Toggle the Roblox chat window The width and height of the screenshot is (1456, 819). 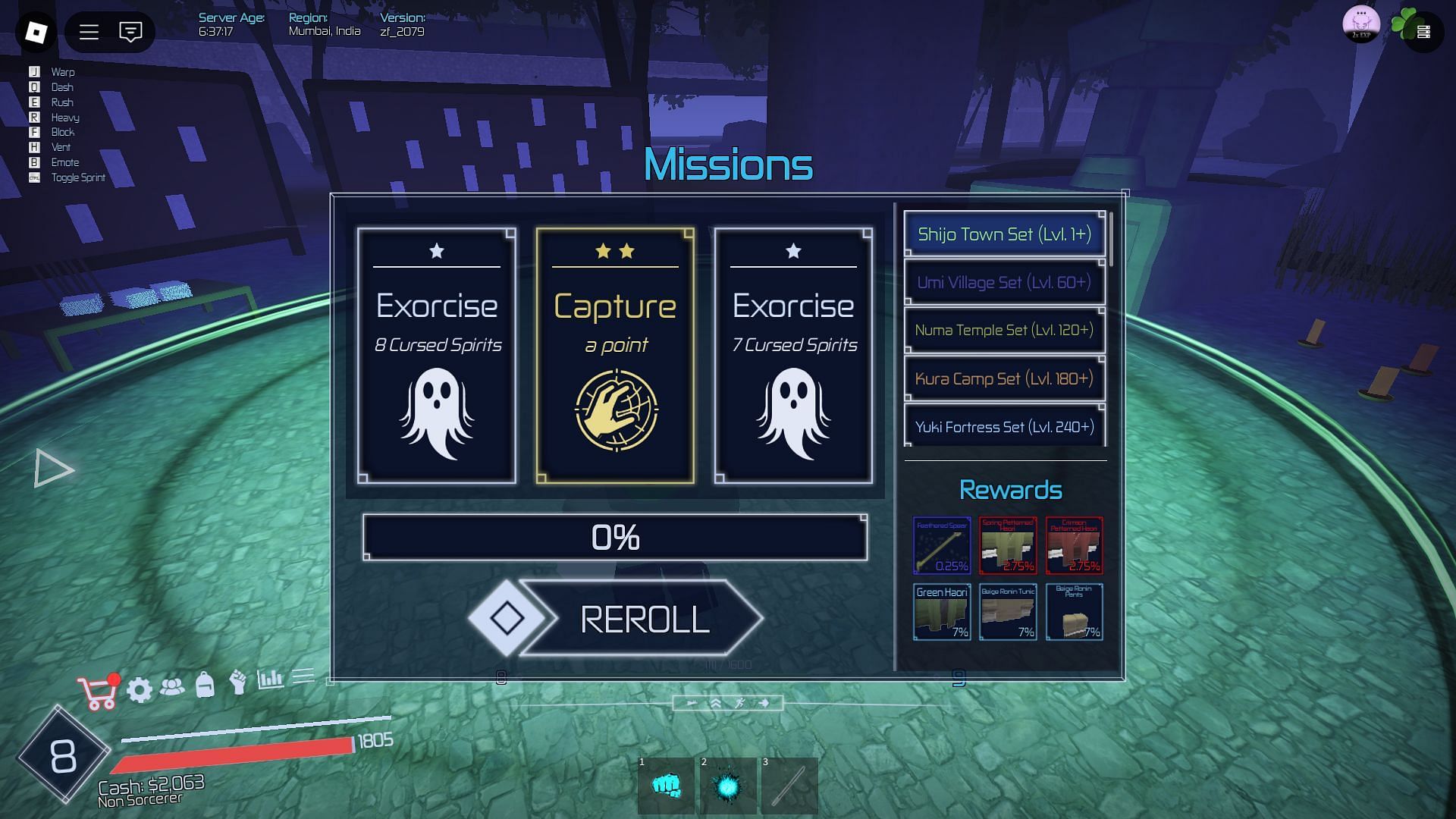(x=130, y=32)
